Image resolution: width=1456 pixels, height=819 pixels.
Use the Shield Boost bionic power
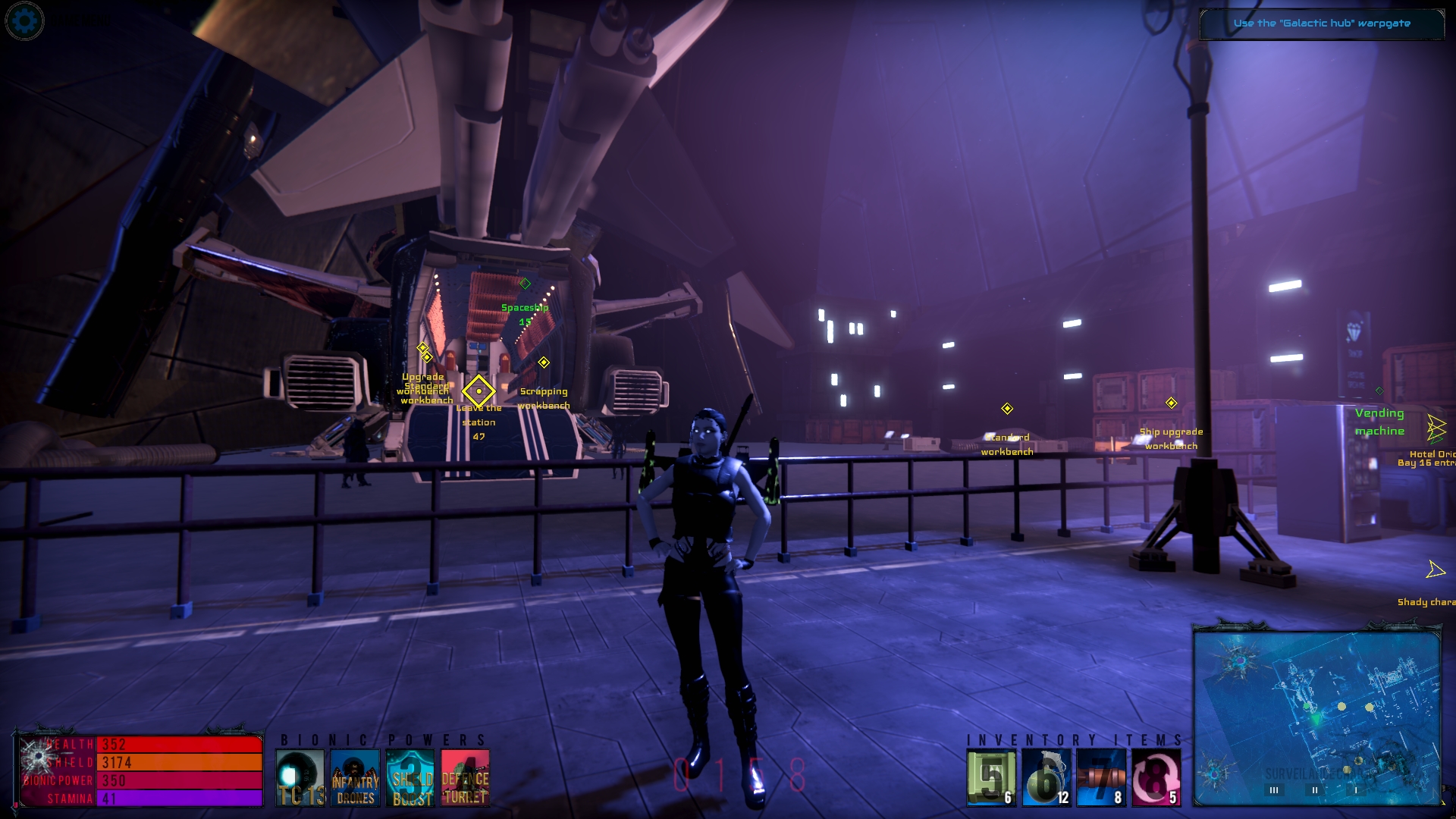(410, 777)
